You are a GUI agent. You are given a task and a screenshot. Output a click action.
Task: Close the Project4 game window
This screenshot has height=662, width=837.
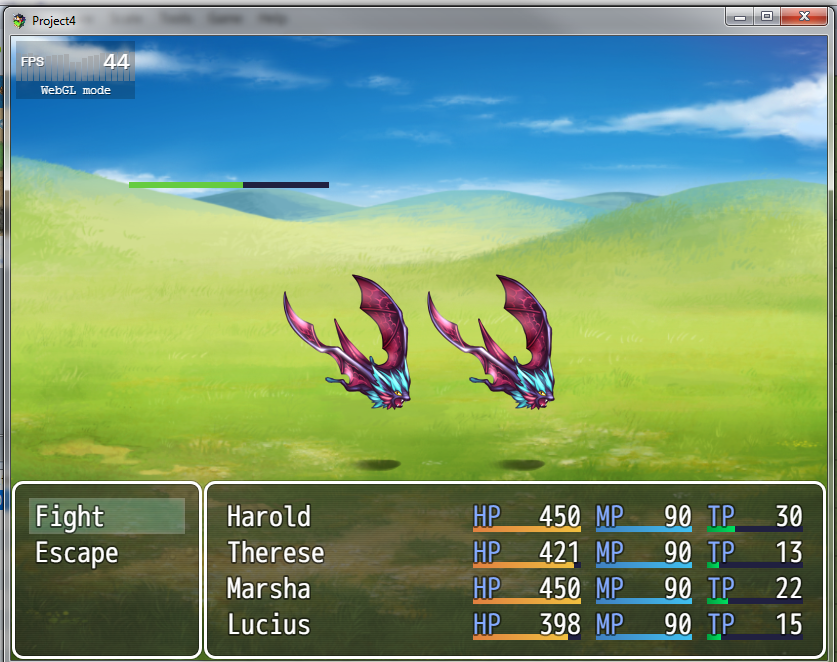click(x=805, y=17)
